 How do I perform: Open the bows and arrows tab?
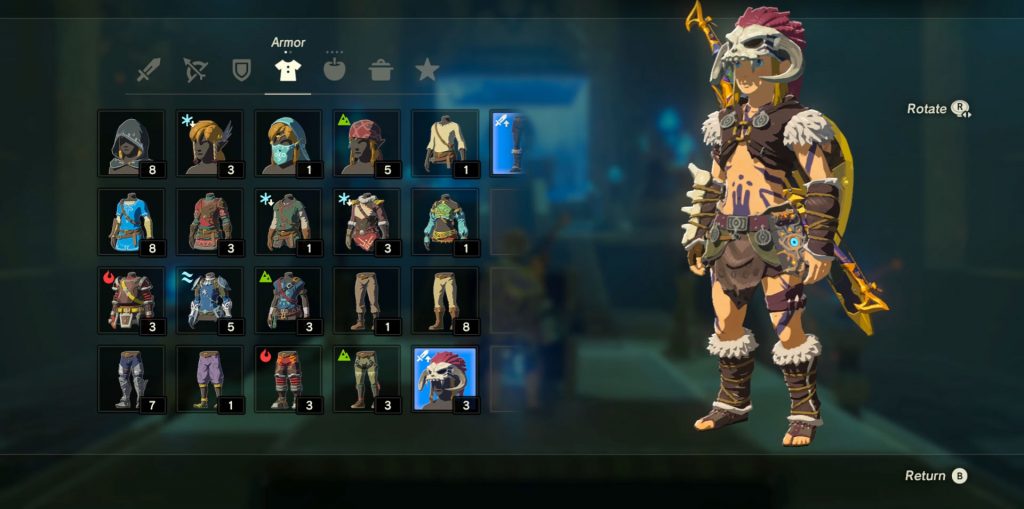195,71
